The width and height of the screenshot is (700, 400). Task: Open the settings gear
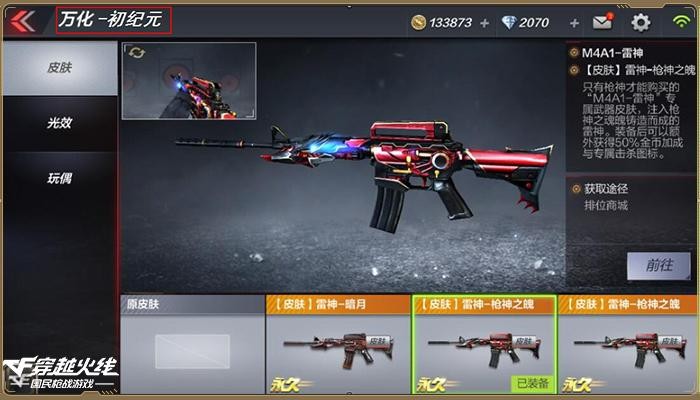point(640,22)
